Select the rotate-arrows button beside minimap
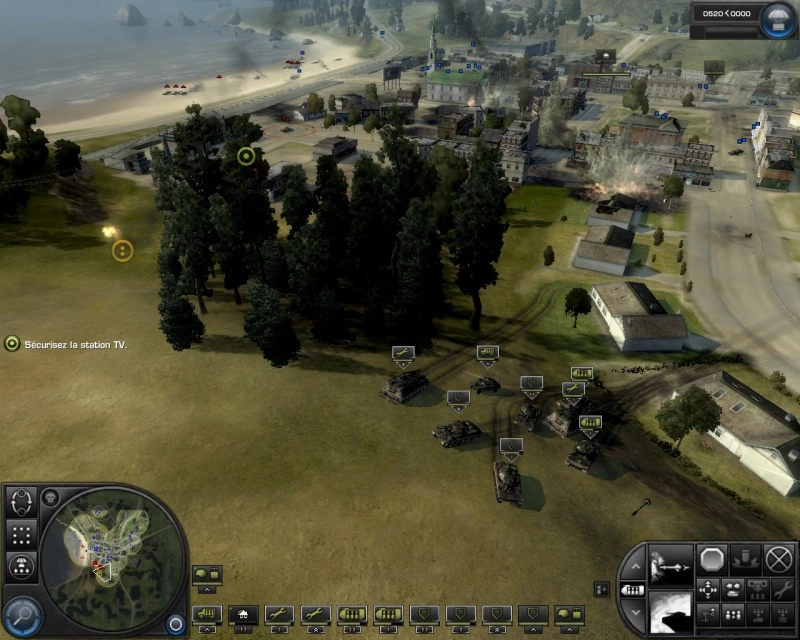The image size is (800, 640). point(22,501)
